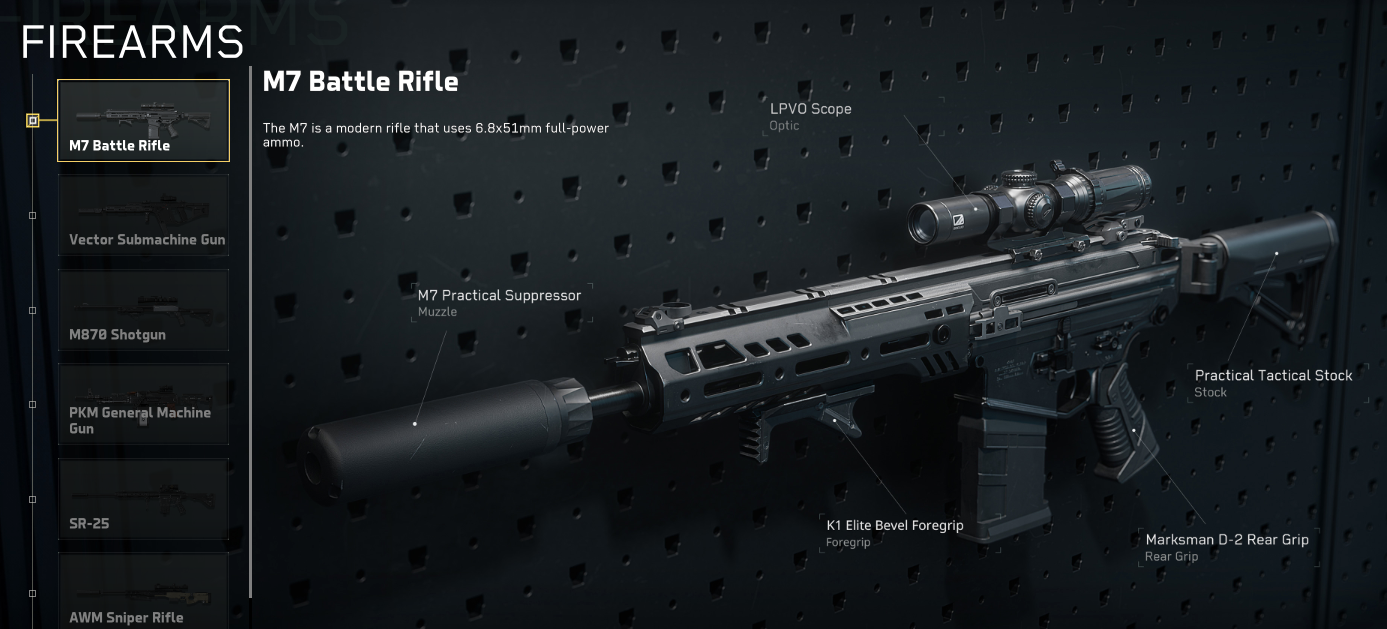
Task: Show the SR-25 rifle
Action: [143, 499]
